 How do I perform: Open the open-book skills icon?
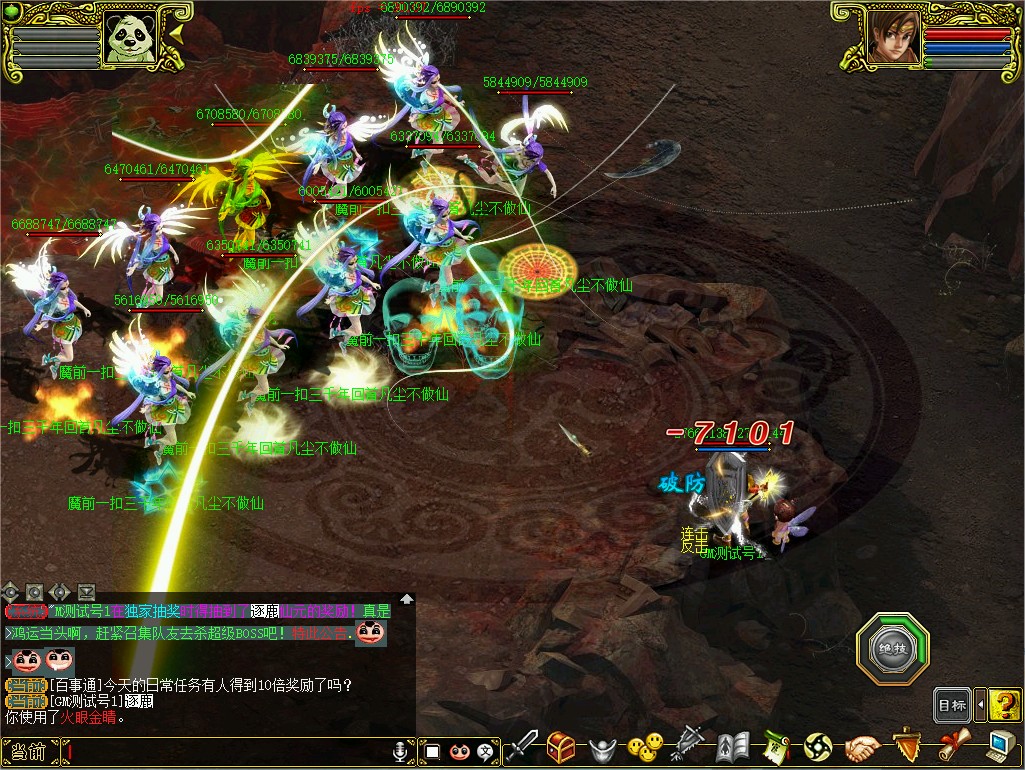tap(733, 747)
